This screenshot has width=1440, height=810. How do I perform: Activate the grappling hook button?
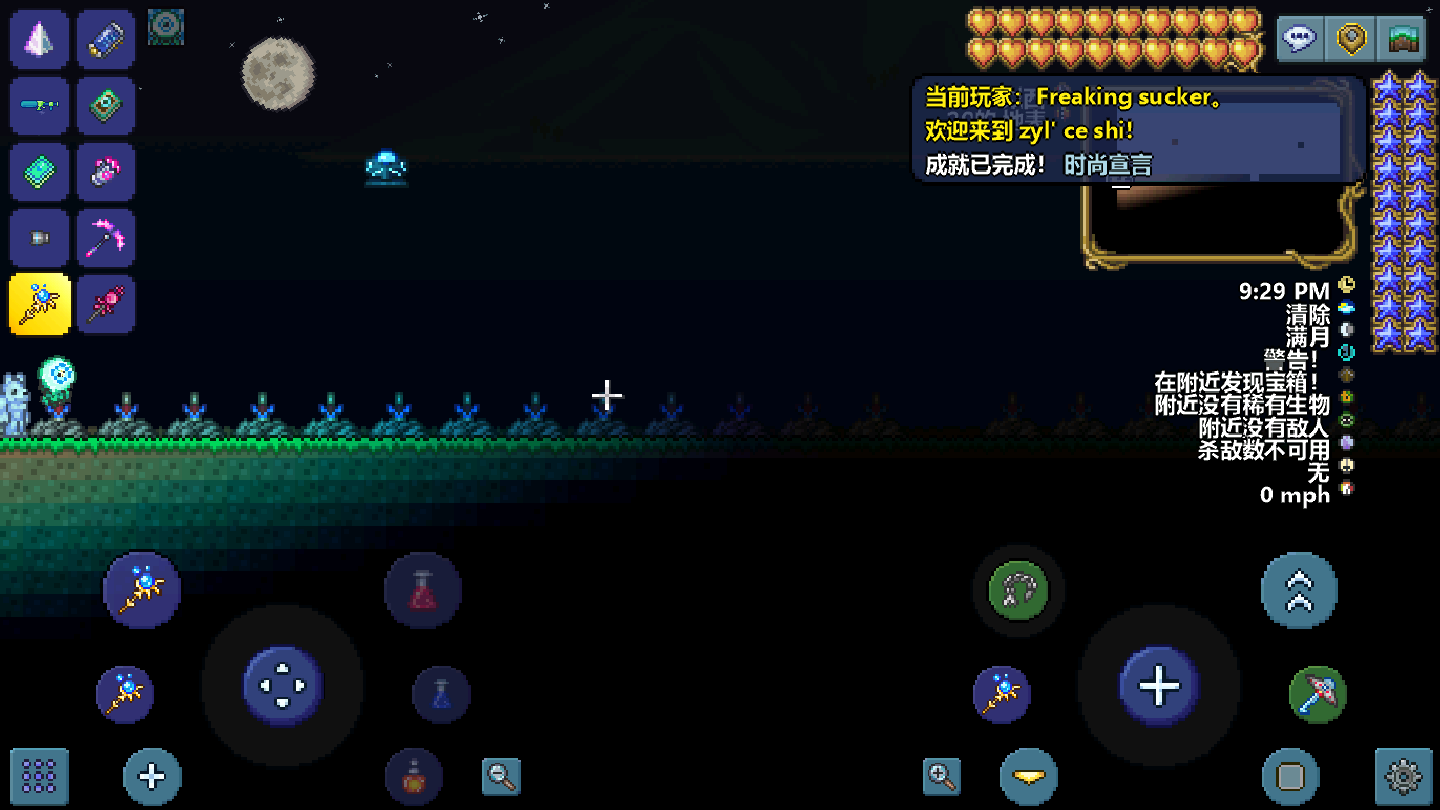[1017, 590]
